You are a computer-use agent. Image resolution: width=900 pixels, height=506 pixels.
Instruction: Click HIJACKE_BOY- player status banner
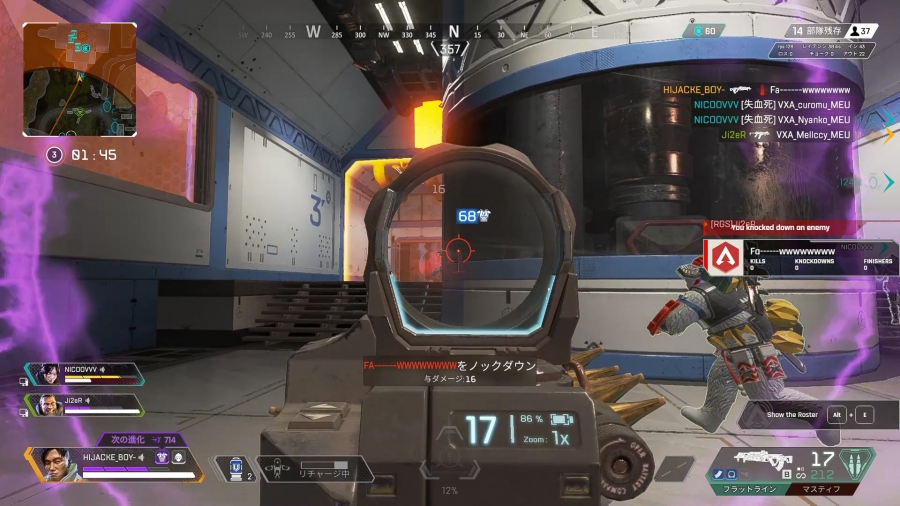[112, 461]
